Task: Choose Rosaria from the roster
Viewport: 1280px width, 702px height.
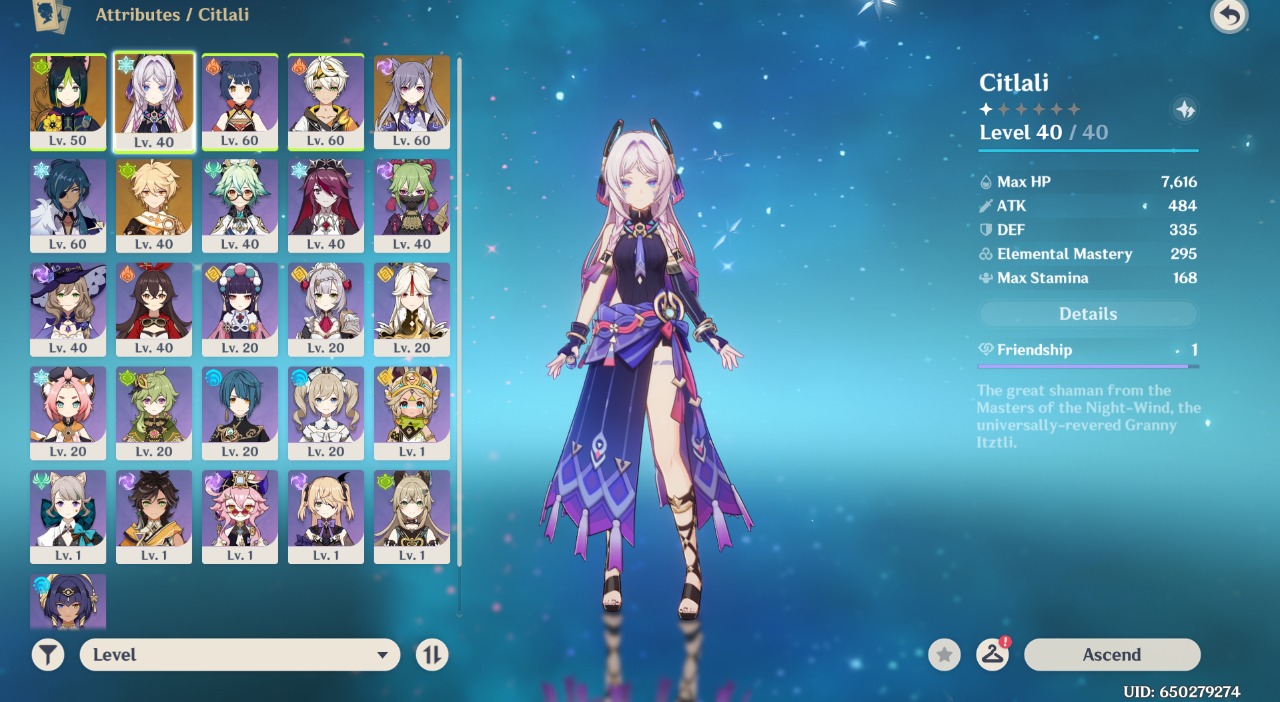Action: (326, 205)
